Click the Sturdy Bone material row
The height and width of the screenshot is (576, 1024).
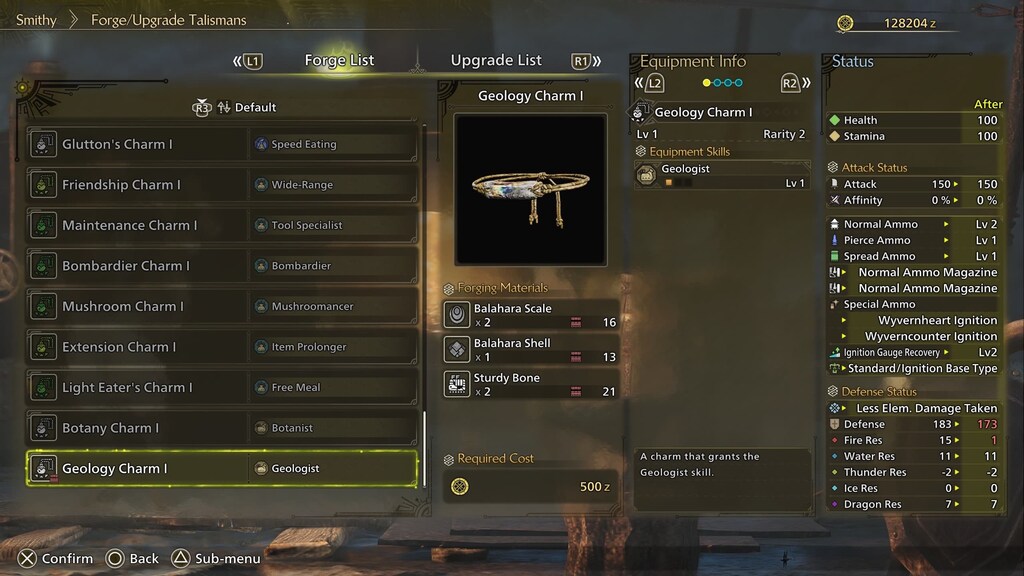pyautogui.click(x=531, y=385)
